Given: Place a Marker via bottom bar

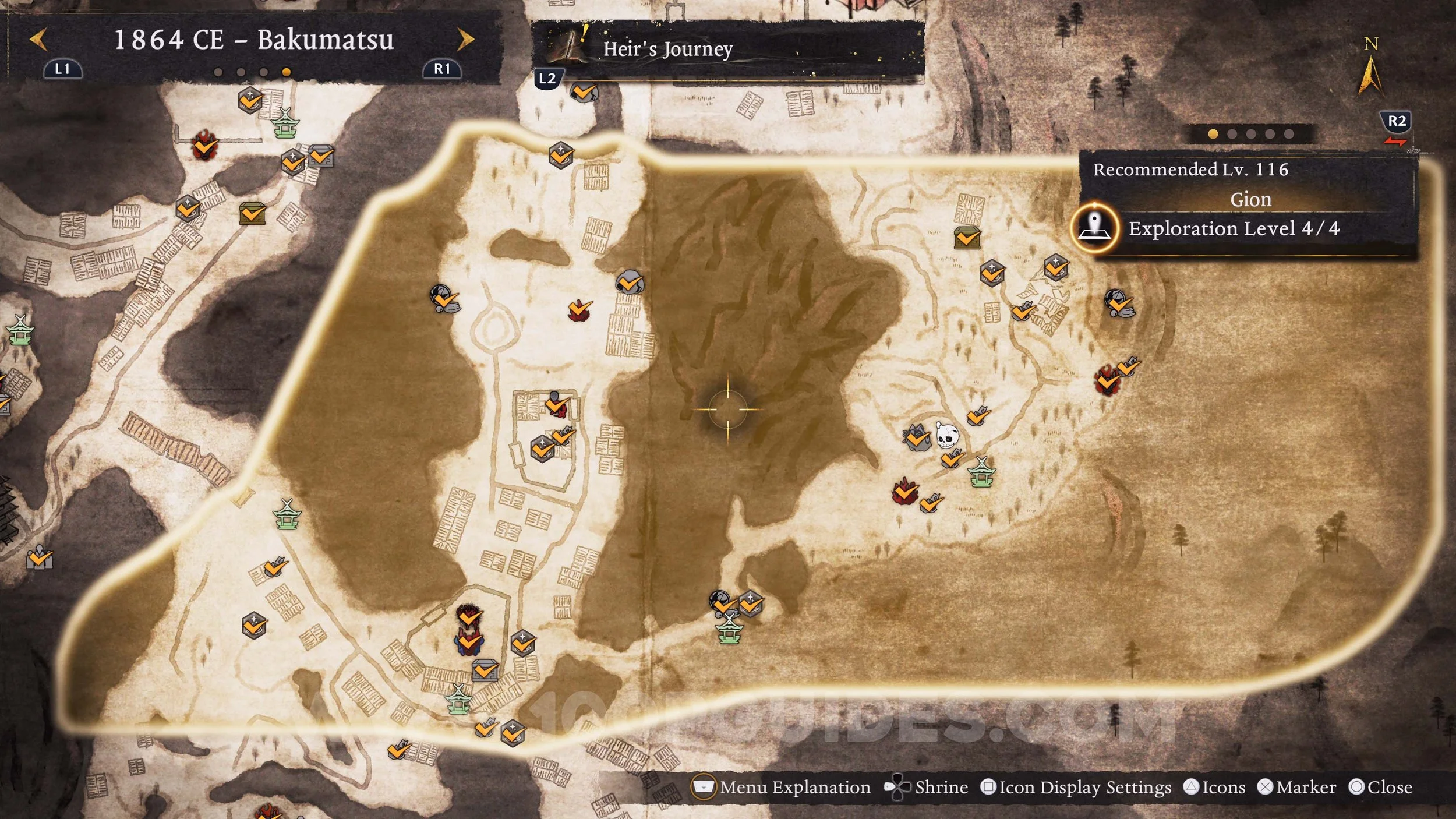Looking at the screenshot, I should [x=1296, y=788].
